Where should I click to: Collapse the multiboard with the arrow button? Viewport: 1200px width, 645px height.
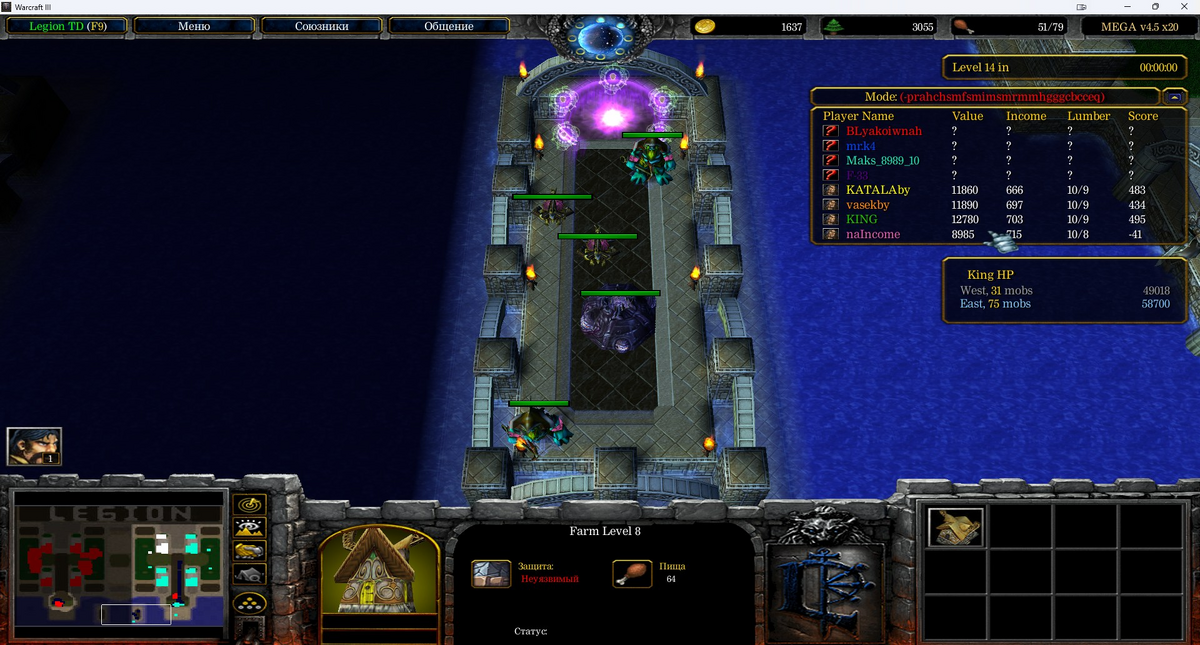click(1174, 97)
